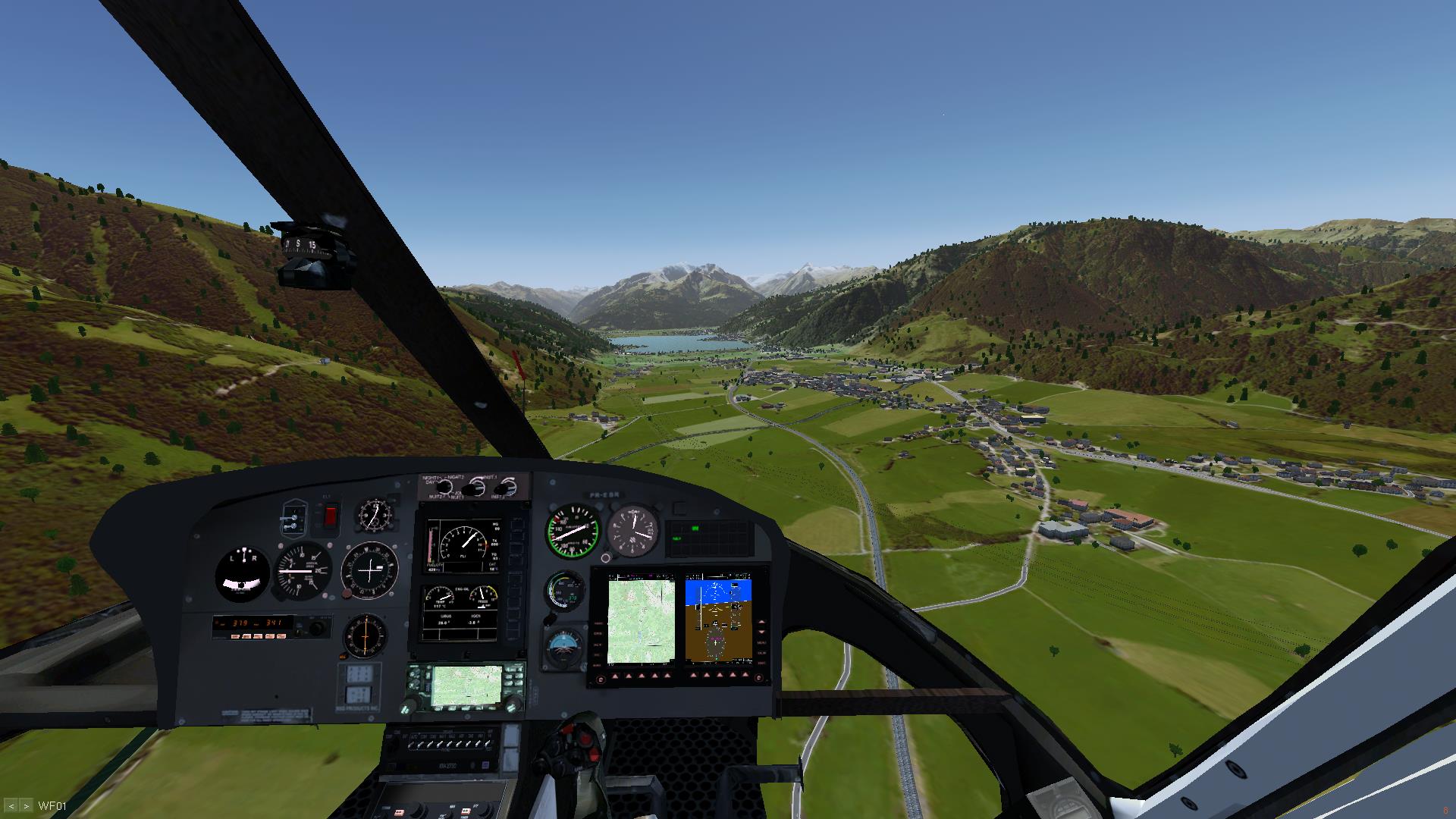Click the previous arrow beside WF01

point(12,806)
